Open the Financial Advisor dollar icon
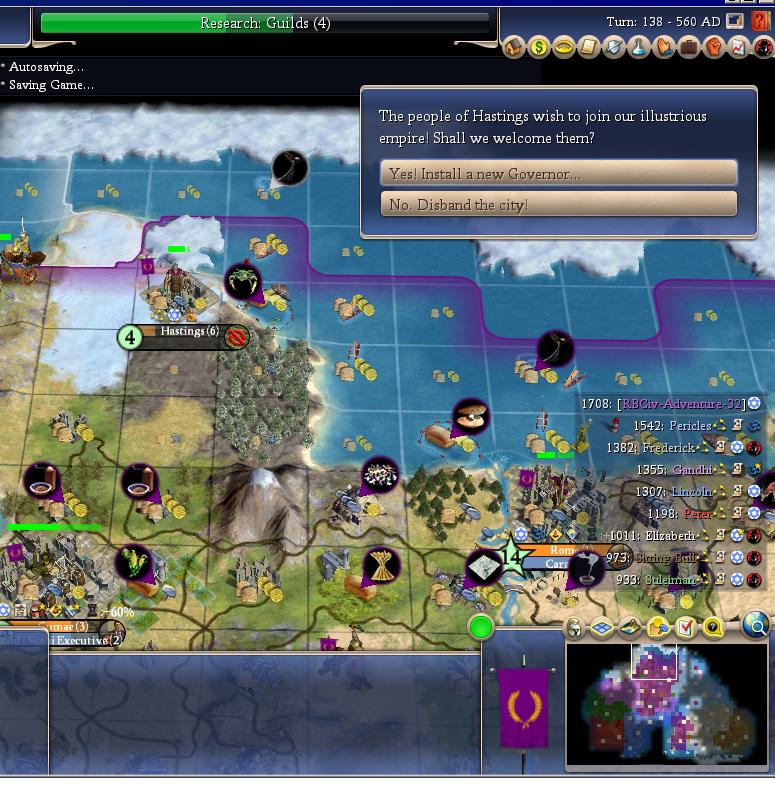 tap(539, 47)
